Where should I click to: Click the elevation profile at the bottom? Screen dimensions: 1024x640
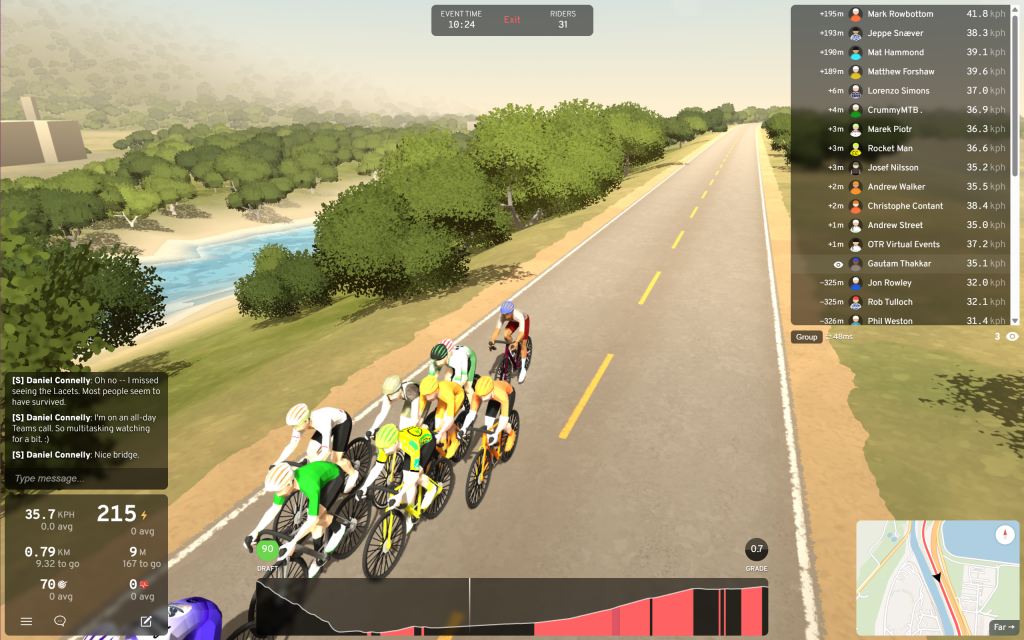click(512, 607)
